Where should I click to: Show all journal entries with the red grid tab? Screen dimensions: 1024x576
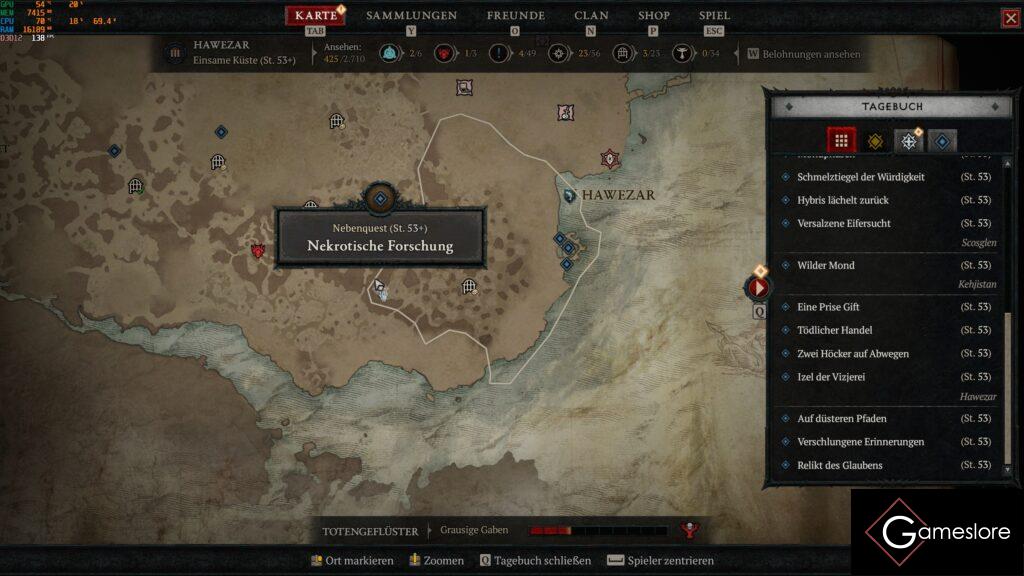(x=841, y=141)
